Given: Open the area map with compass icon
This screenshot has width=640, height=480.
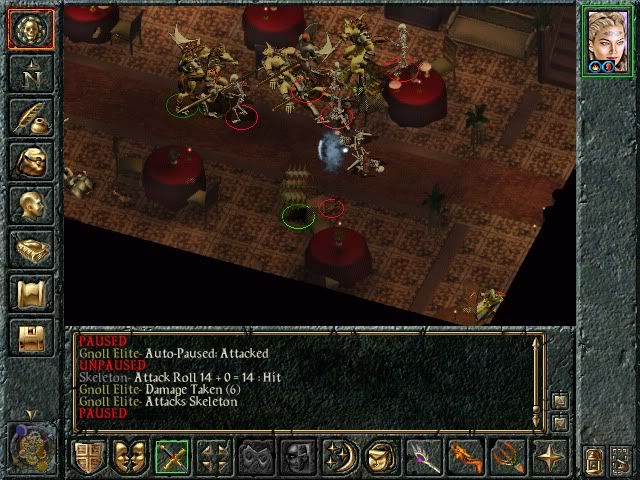Looking at the screenshot, I should point(31,75).
